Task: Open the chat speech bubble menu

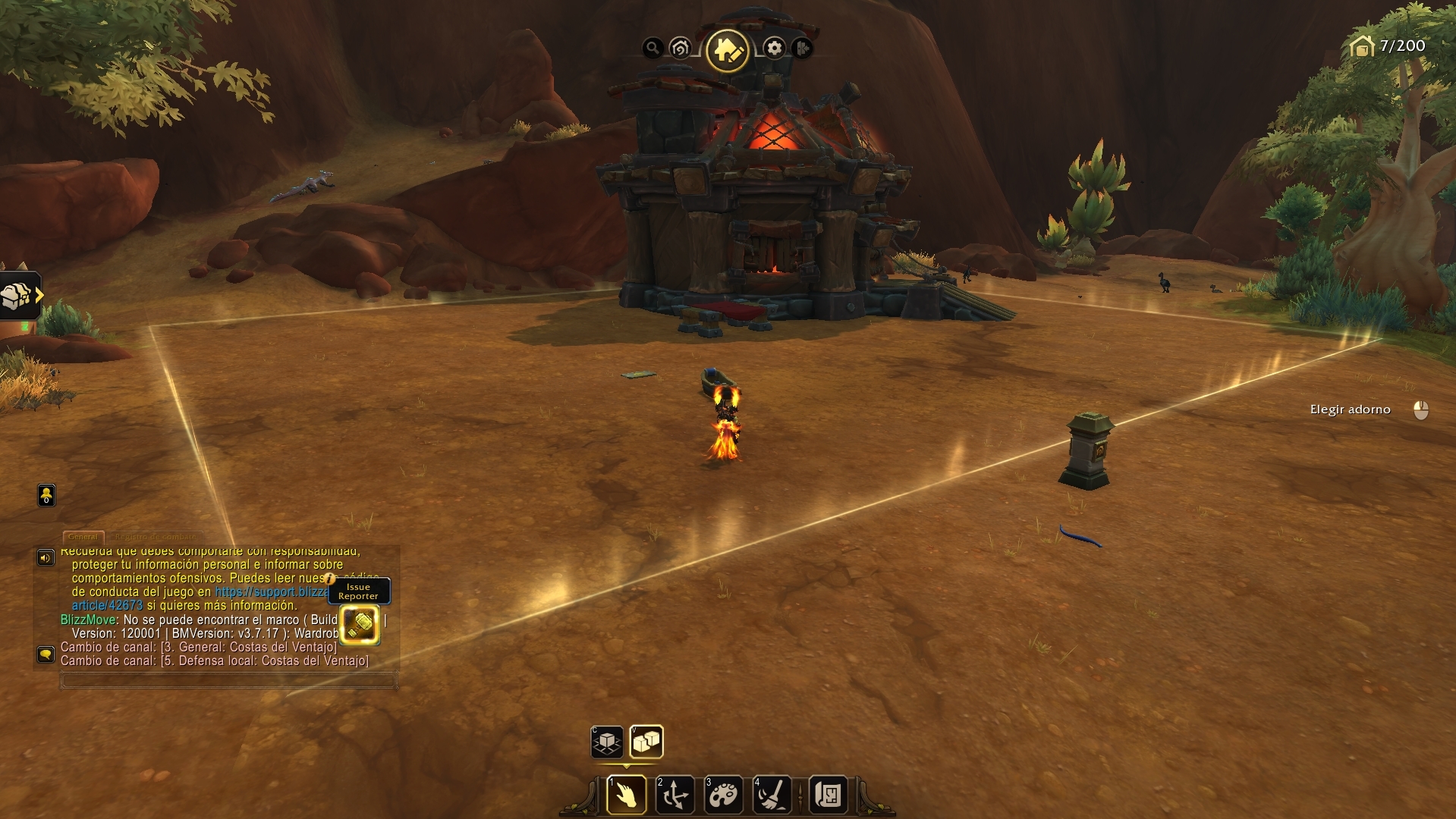Action: [46, 654]
